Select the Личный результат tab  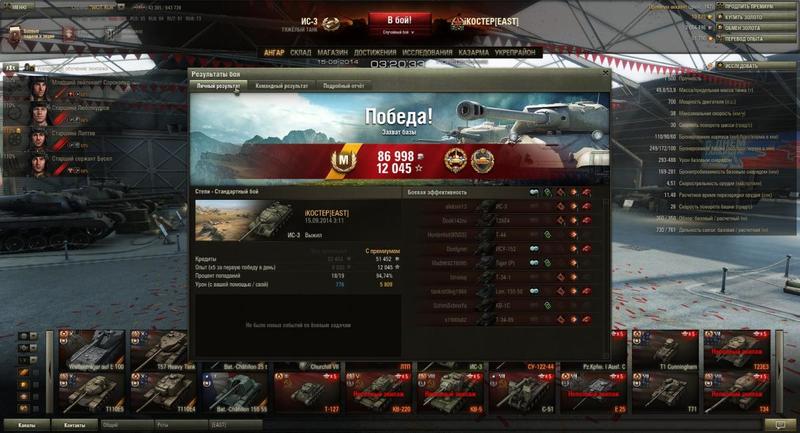click(217, 86)
